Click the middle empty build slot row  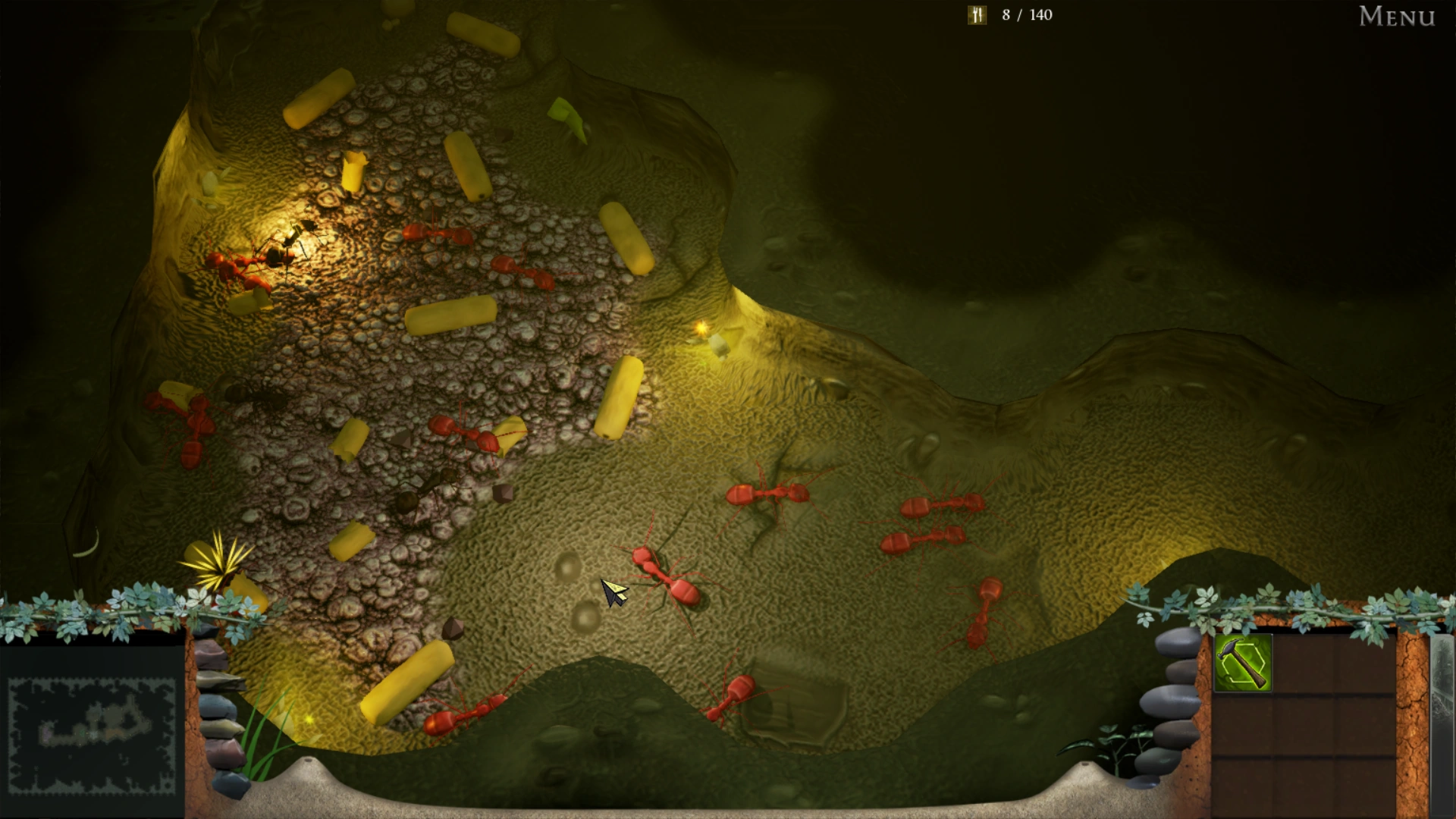pyautogui.click(x=1304, y=724)
